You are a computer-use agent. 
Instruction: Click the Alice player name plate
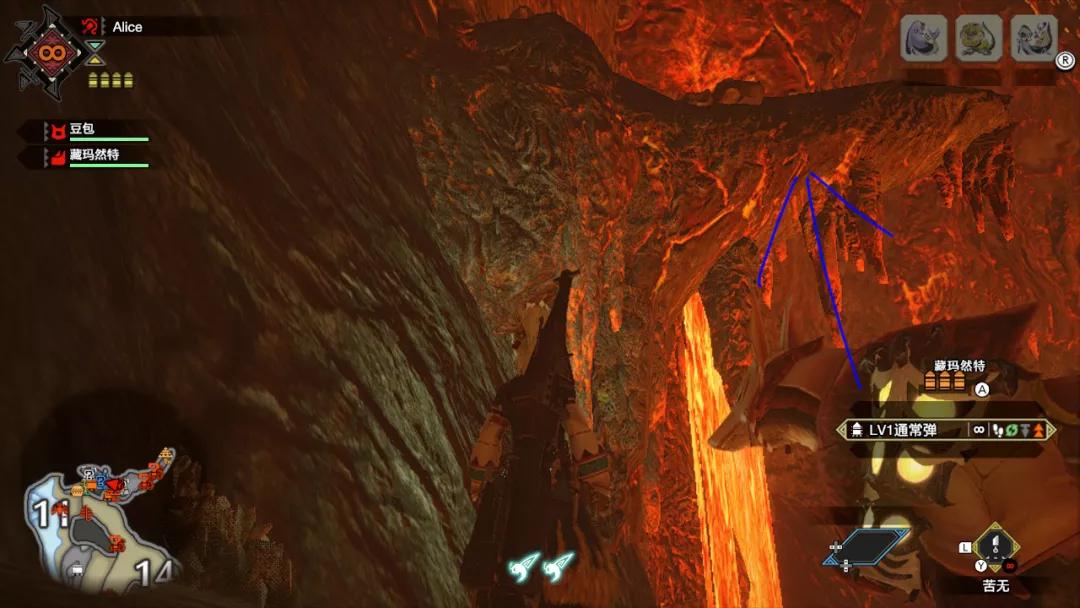pos(128,27)
